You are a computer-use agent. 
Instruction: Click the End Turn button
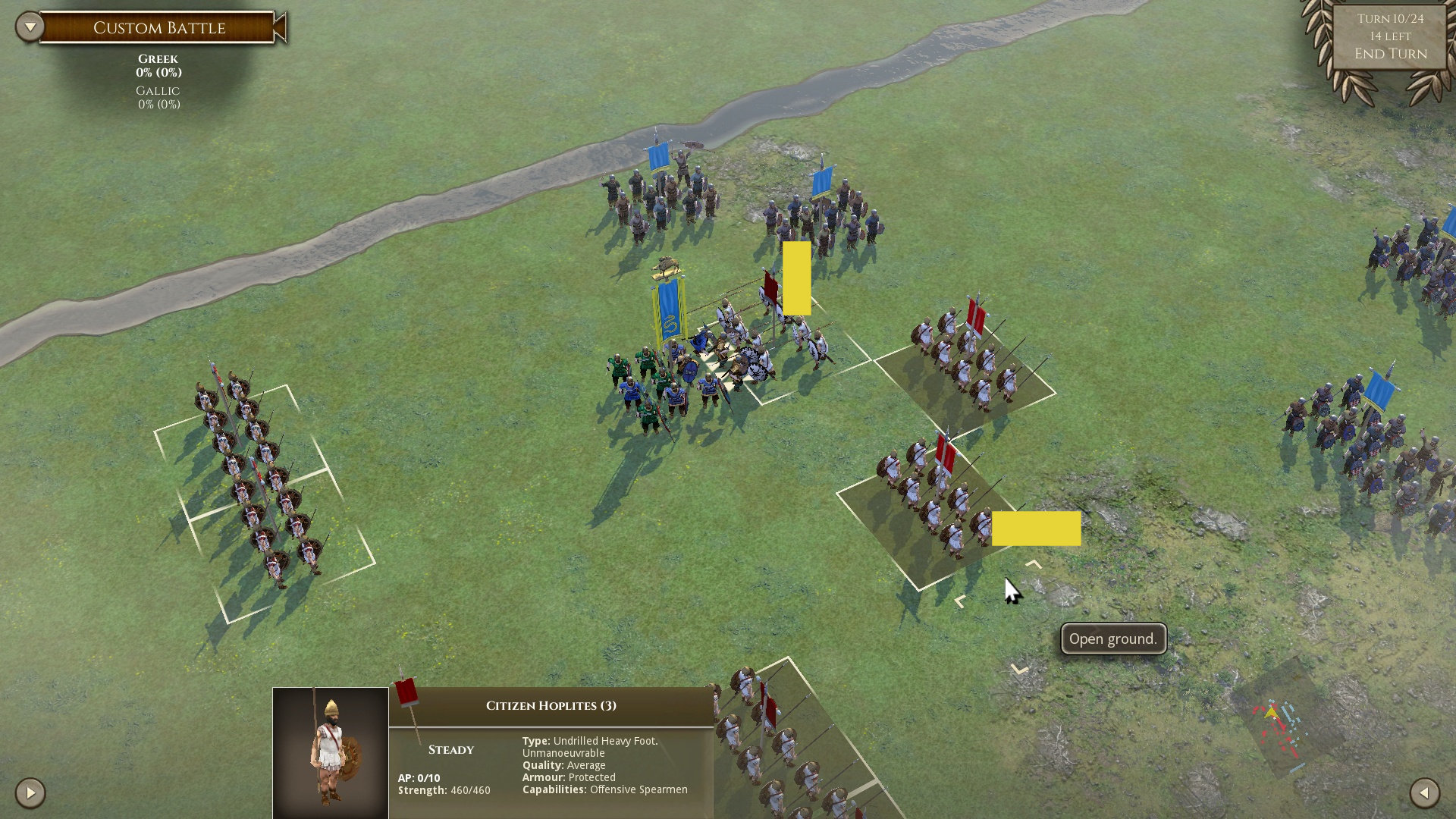[x=1390, y=54]
